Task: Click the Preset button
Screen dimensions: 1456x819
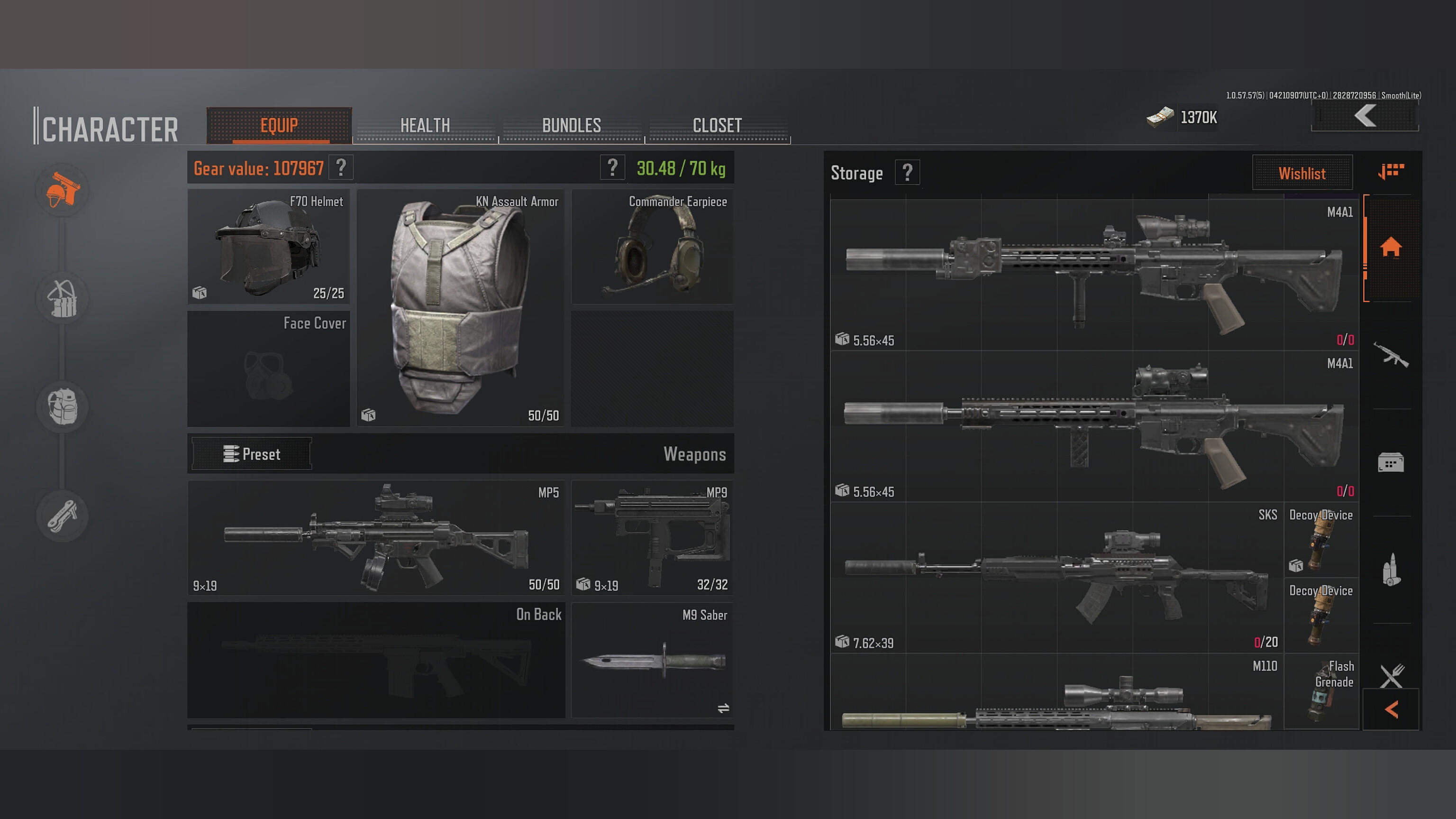Action: [252, 454]
